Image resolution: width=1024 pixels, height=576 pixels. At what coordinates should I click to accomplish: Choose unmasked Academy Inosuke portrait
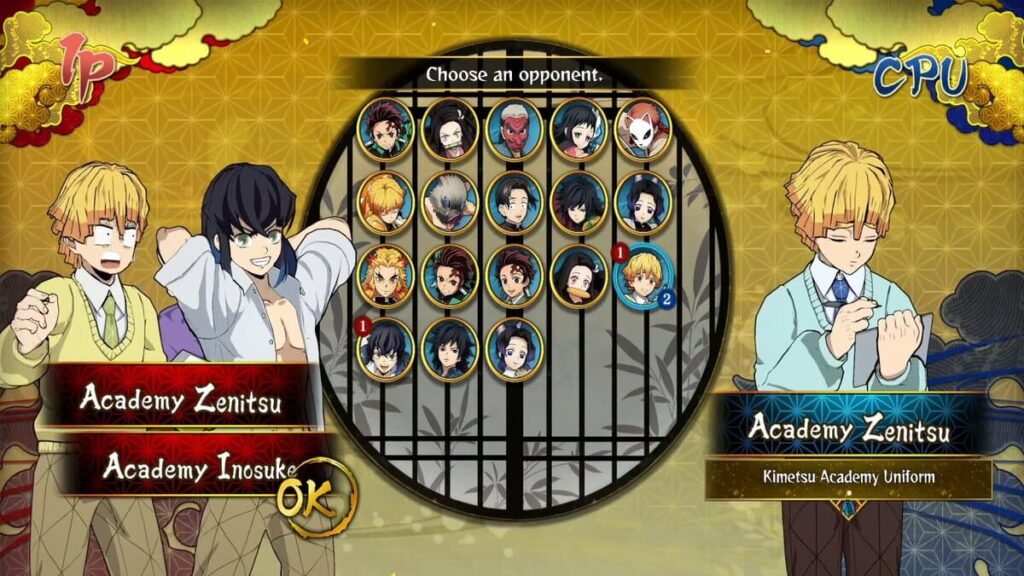click(x=385, y=348)
